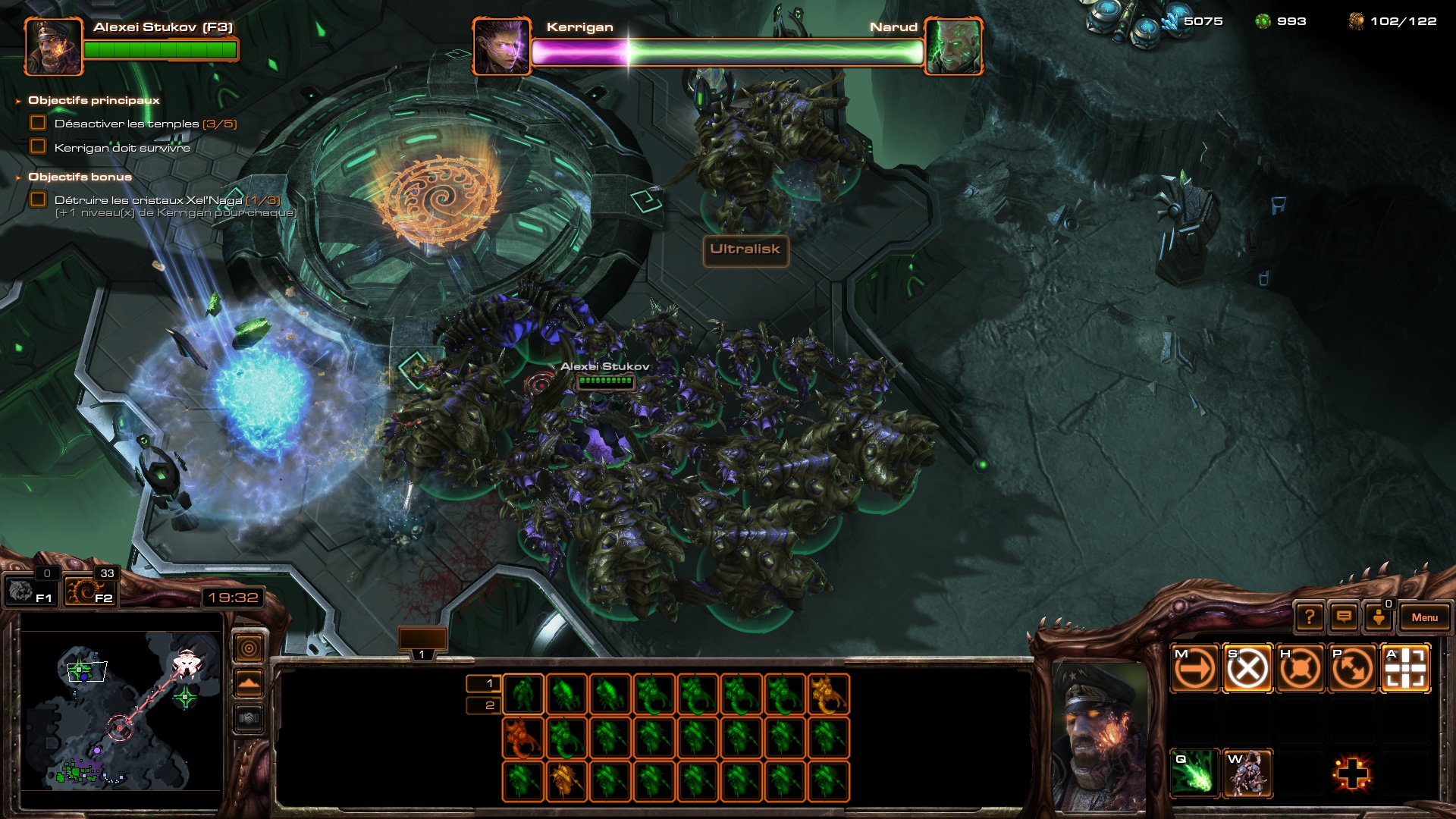The height and width of the screenshot is (819, 1456).
Task: Click Alexei Stukov's hero portrait button
Action: coord(53,47)
